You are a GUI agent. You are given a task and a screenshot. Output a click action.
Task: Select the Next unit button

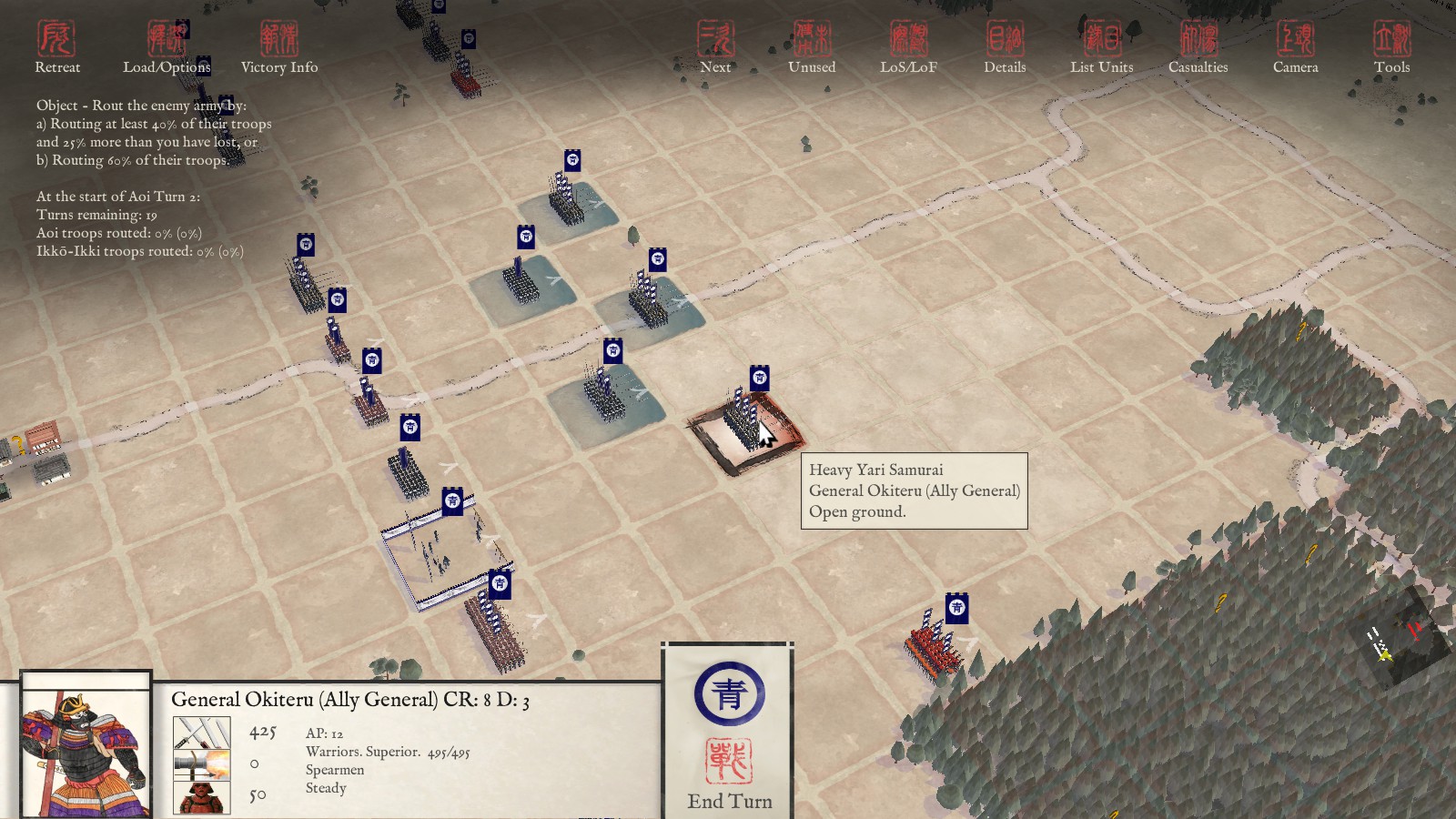pyautogui.click(x=715, y=47)
